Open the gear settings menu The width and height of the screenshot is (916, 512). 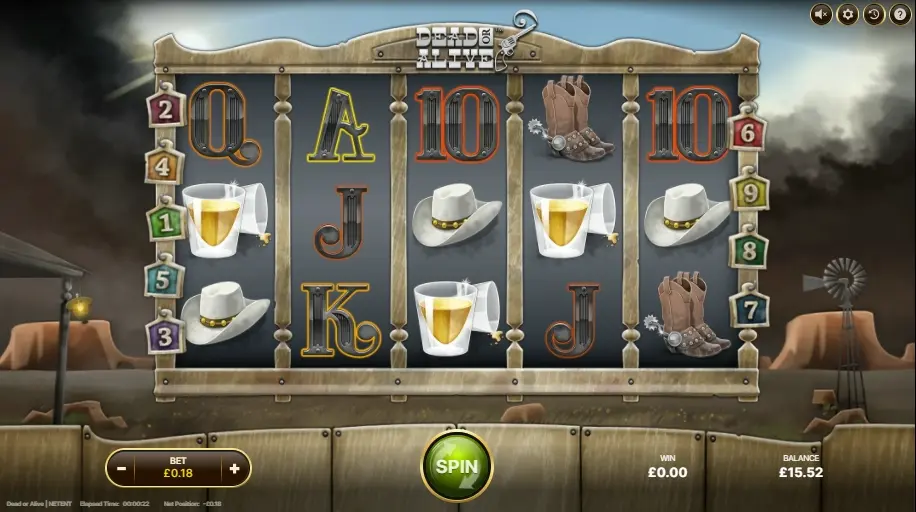[x=847, y=14]
